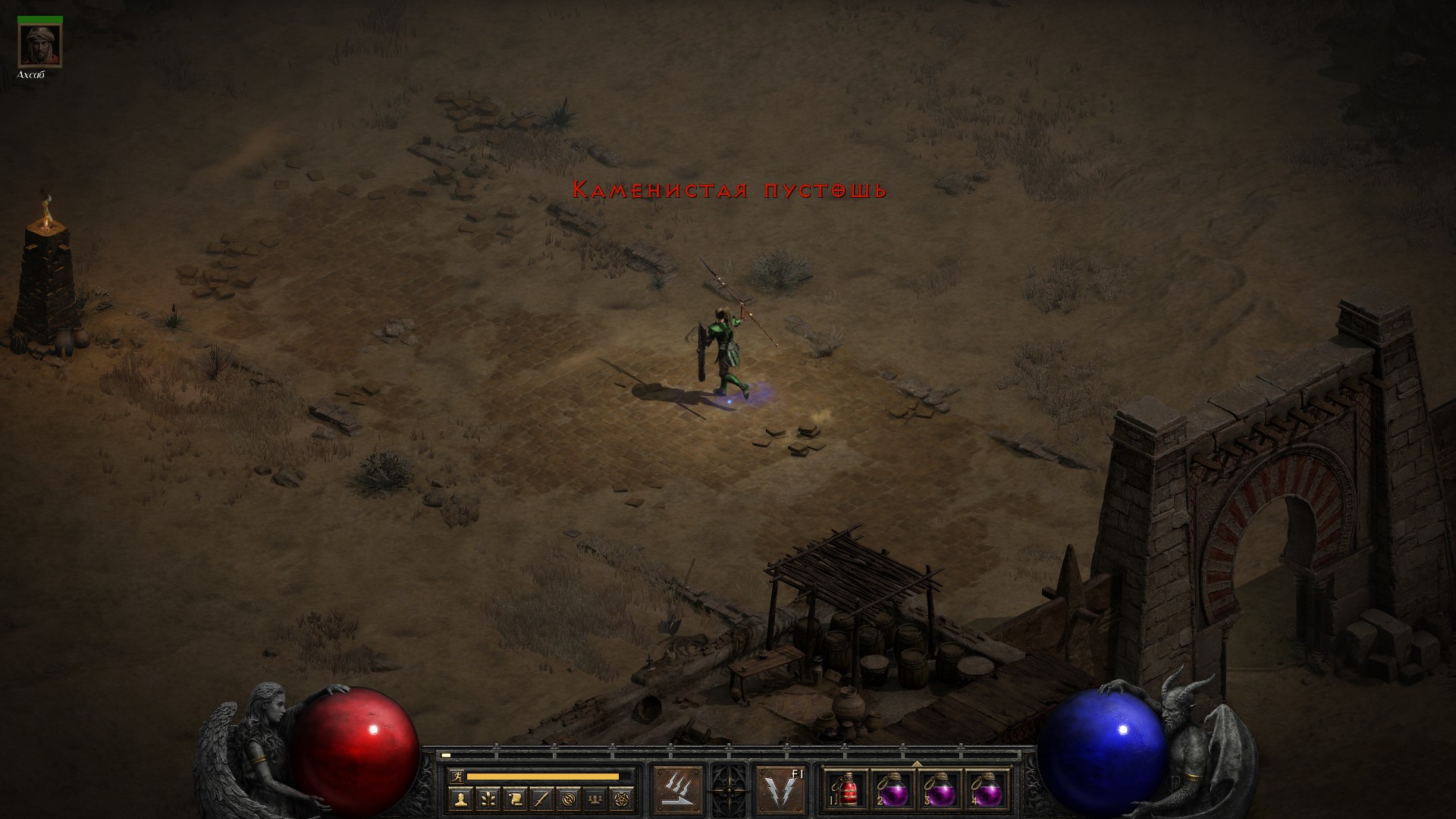
Task: Open the quest log scroll button
Action: [x=515, y=798]
